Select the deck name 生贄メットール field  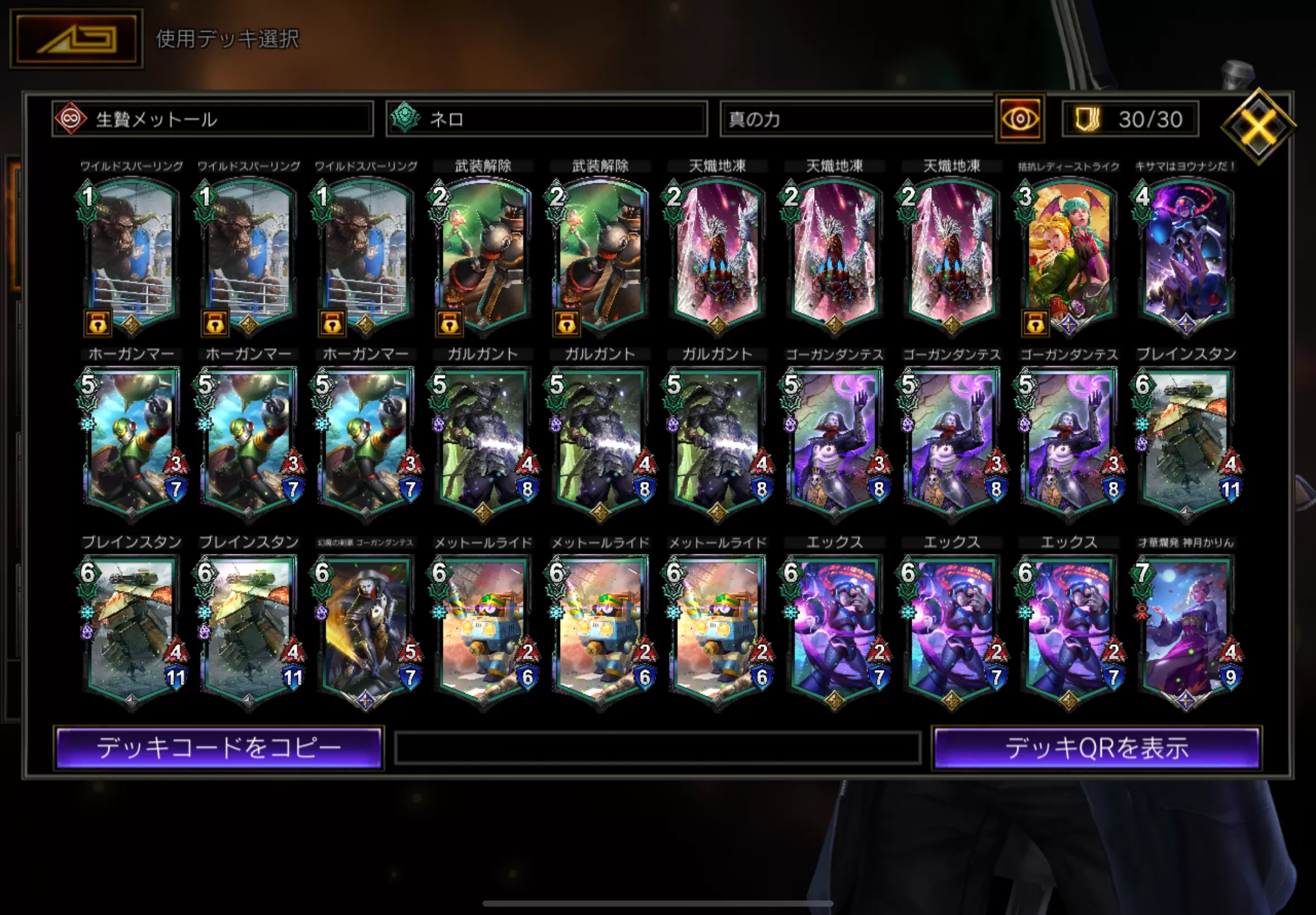point(212,119)
